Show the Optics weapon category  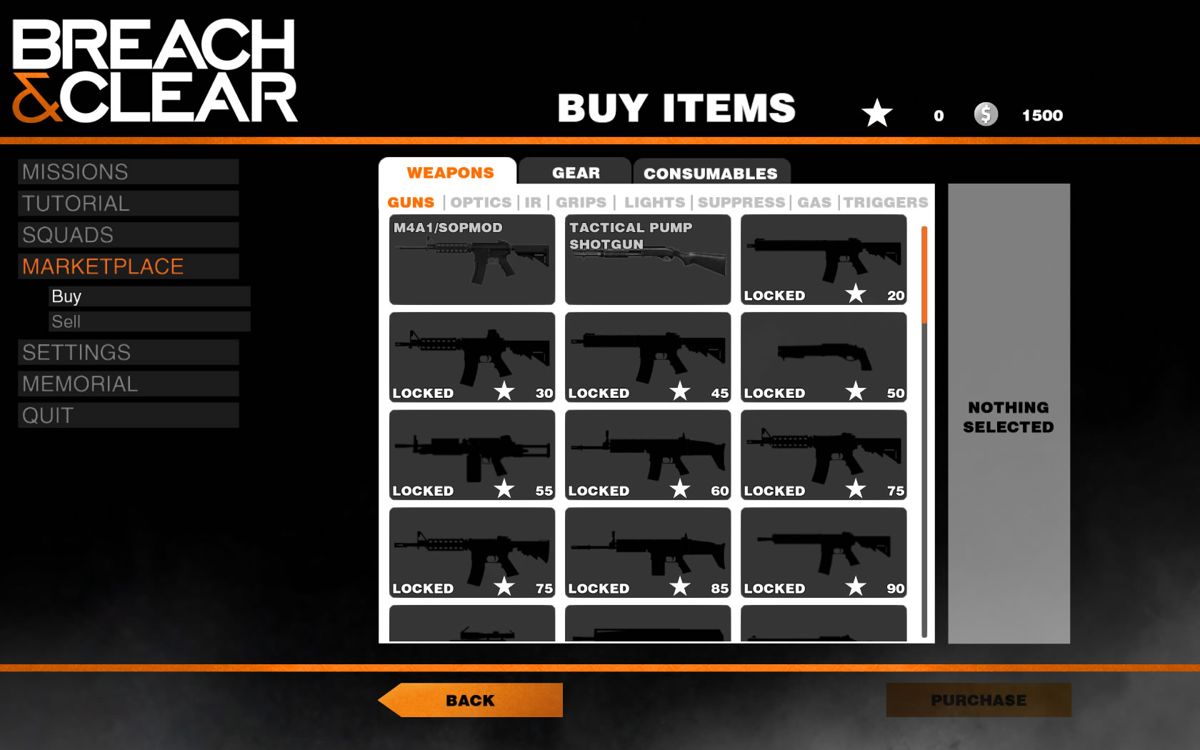click(481, 202)
